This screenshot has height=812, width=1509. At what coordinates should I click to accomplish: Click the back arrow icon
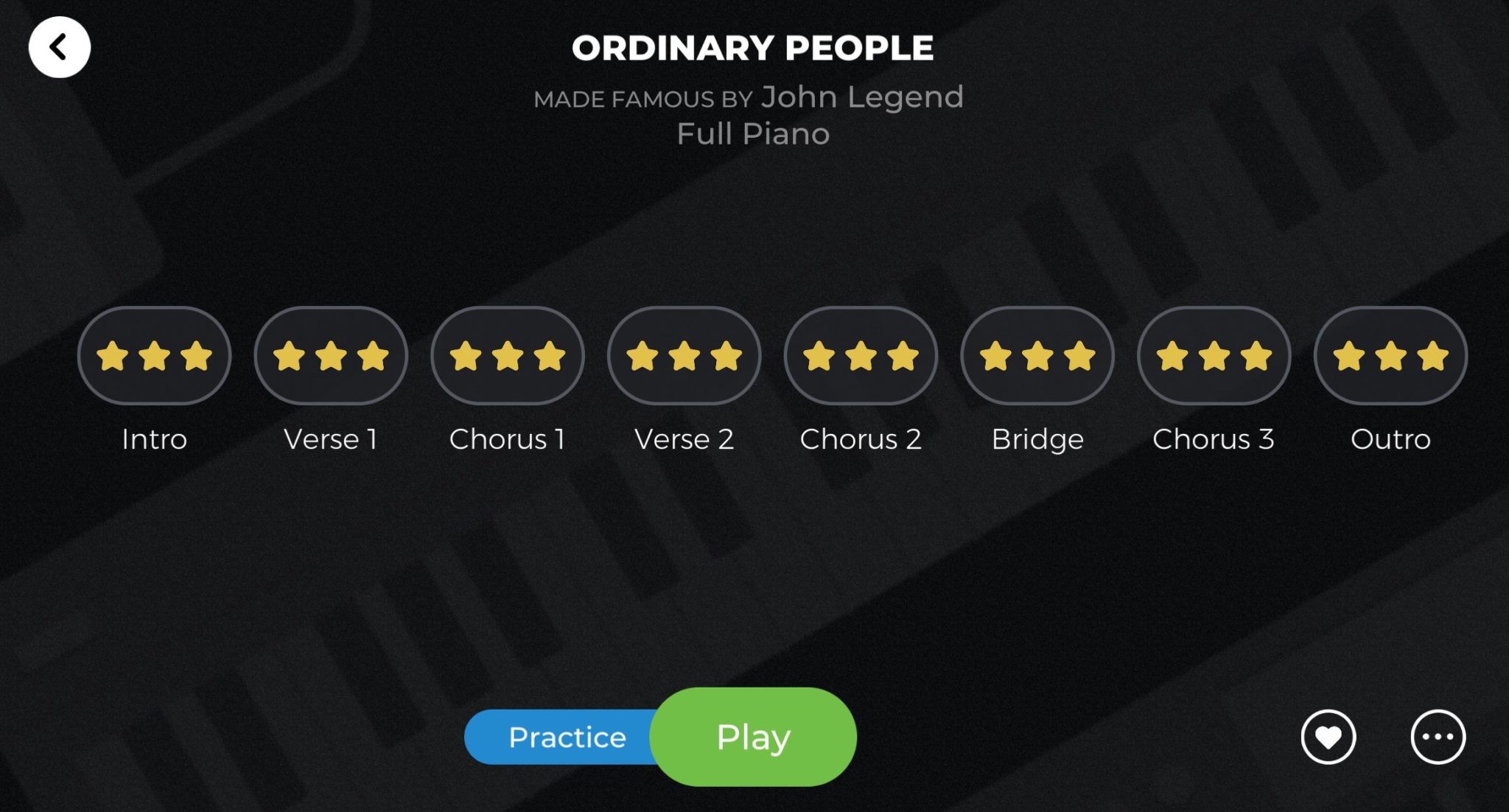point(61,46)
